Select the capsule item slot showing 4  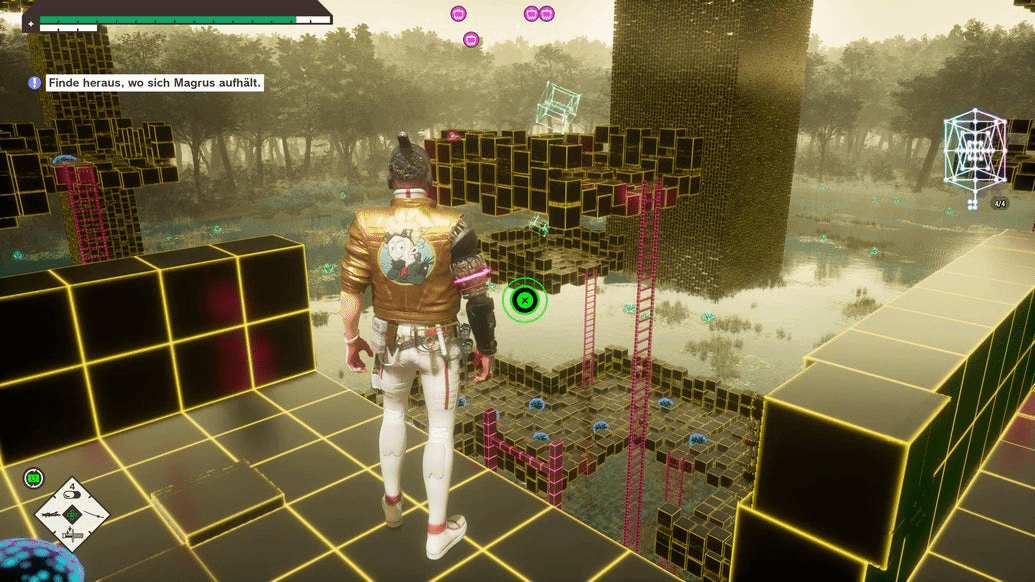coord(72,493)
